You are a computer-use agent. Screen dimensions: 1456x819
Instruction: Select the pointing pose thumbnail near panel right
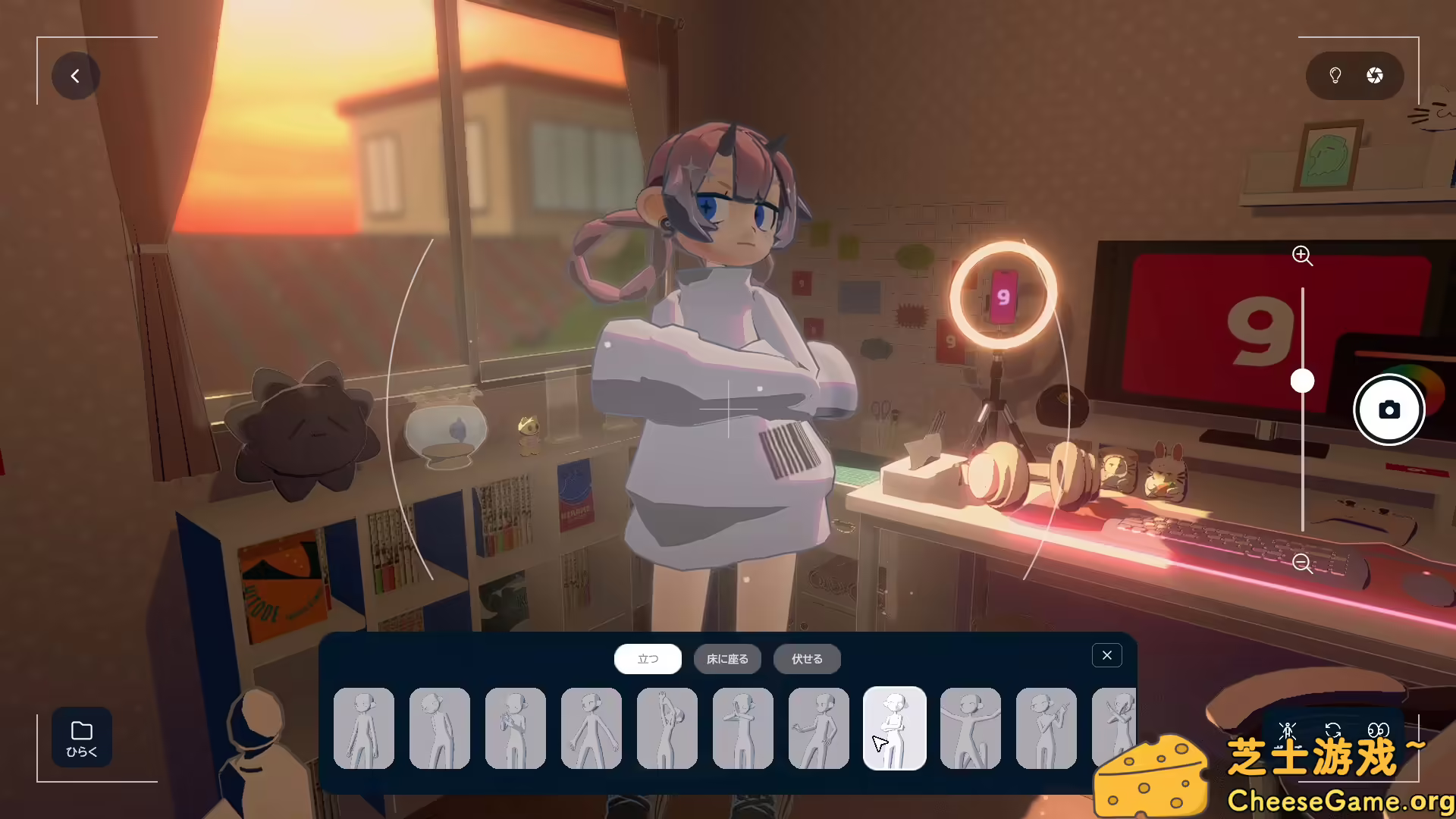(x=1046, y=728)
